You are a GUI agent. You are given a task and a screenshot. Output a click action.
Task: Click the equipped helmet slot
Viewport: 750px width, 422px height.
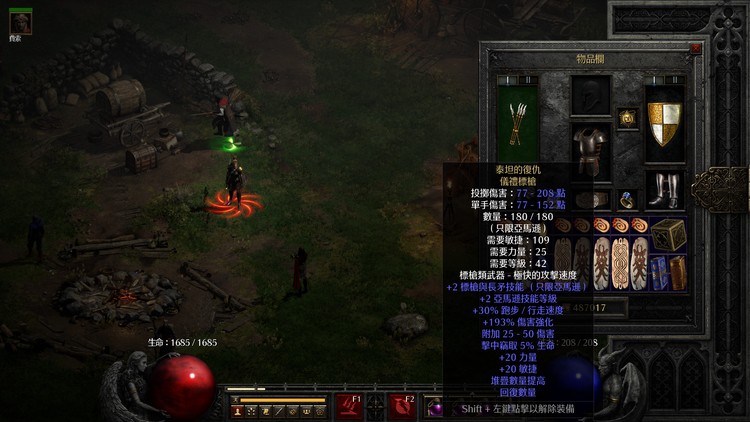tap(590, 96)
